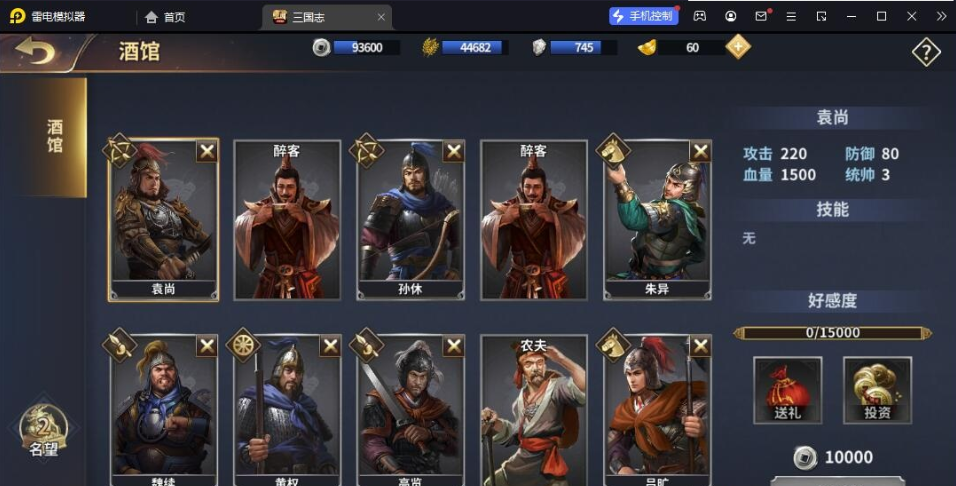Select the 袁尚 general card
The height and width of the screenshot is (486, 956).
click(163, 220)
